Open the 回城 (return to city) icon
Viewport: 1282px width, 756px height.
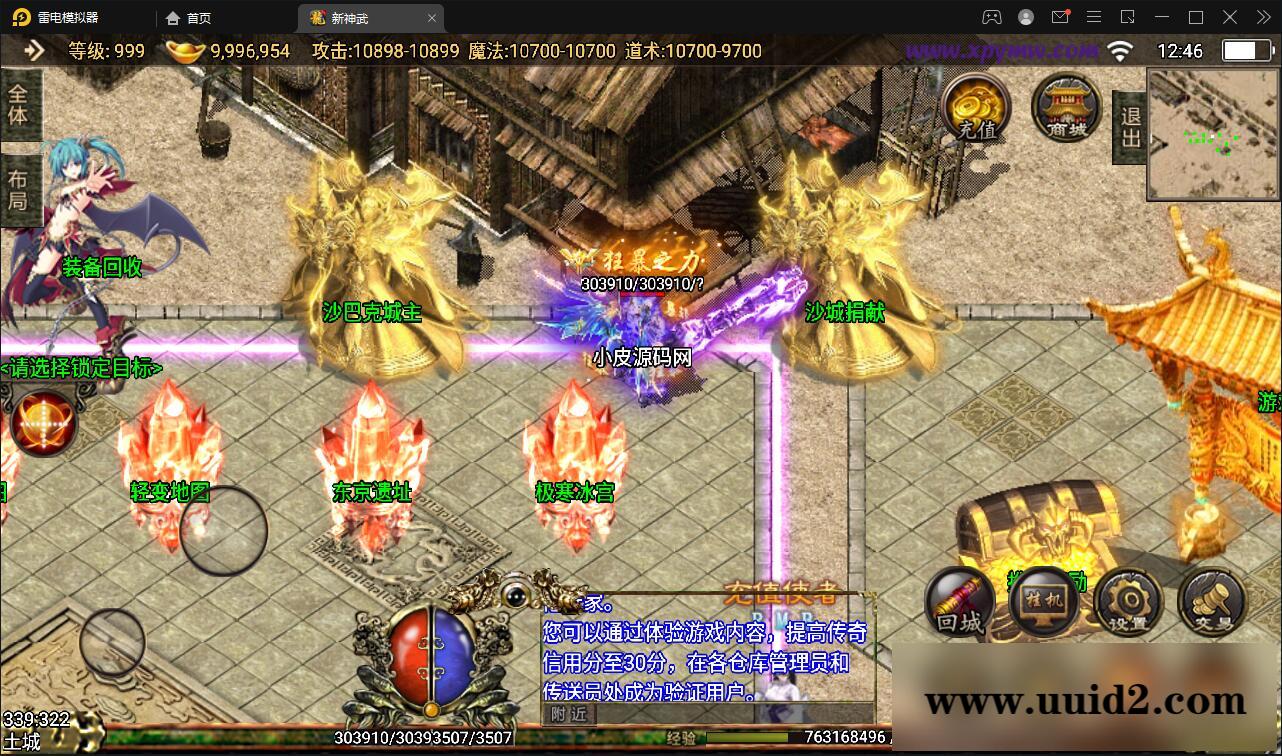click(958, 602)
